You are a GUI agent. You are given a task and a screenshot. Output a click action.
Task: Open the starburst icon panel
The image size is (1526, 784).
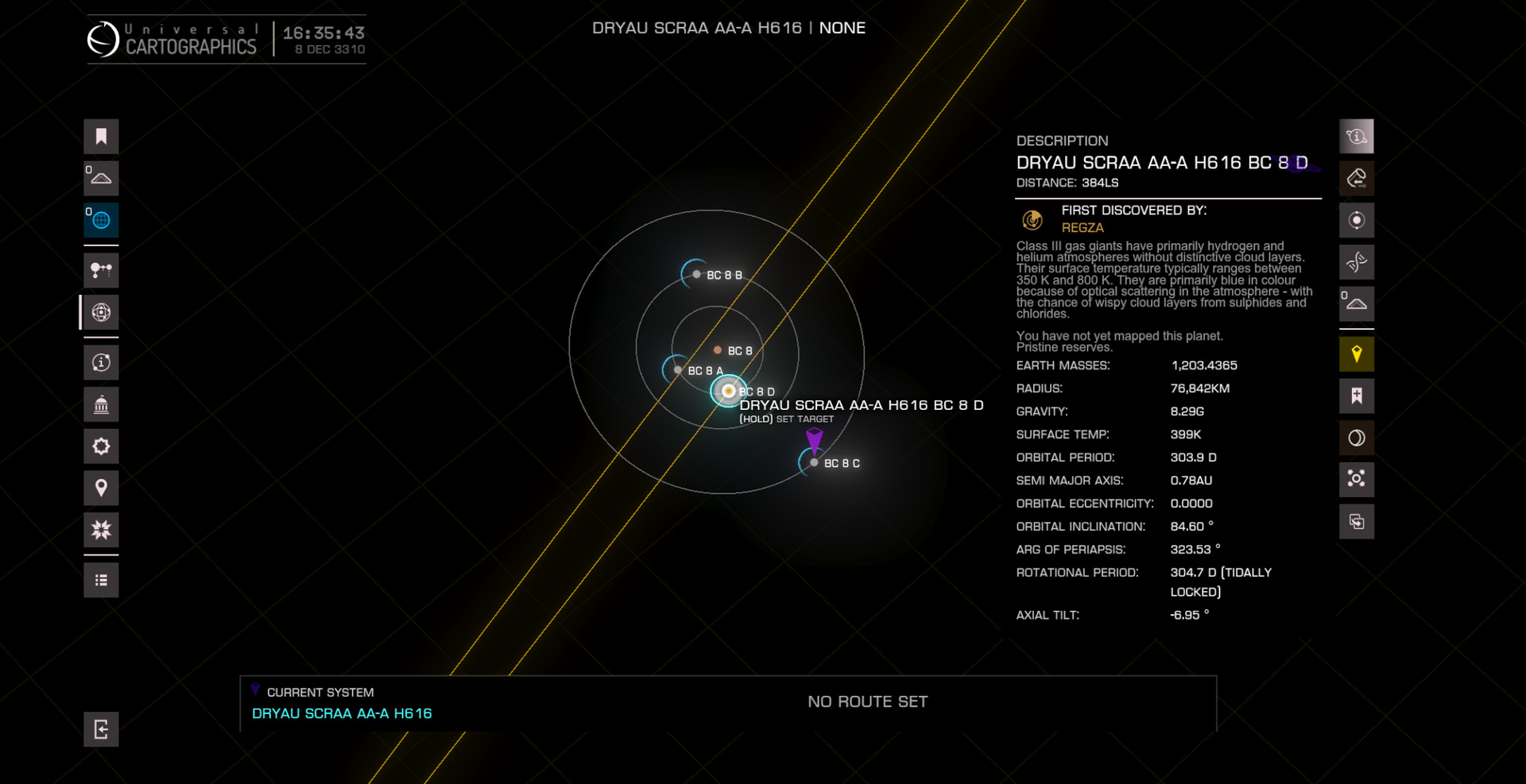pos(101,530)
